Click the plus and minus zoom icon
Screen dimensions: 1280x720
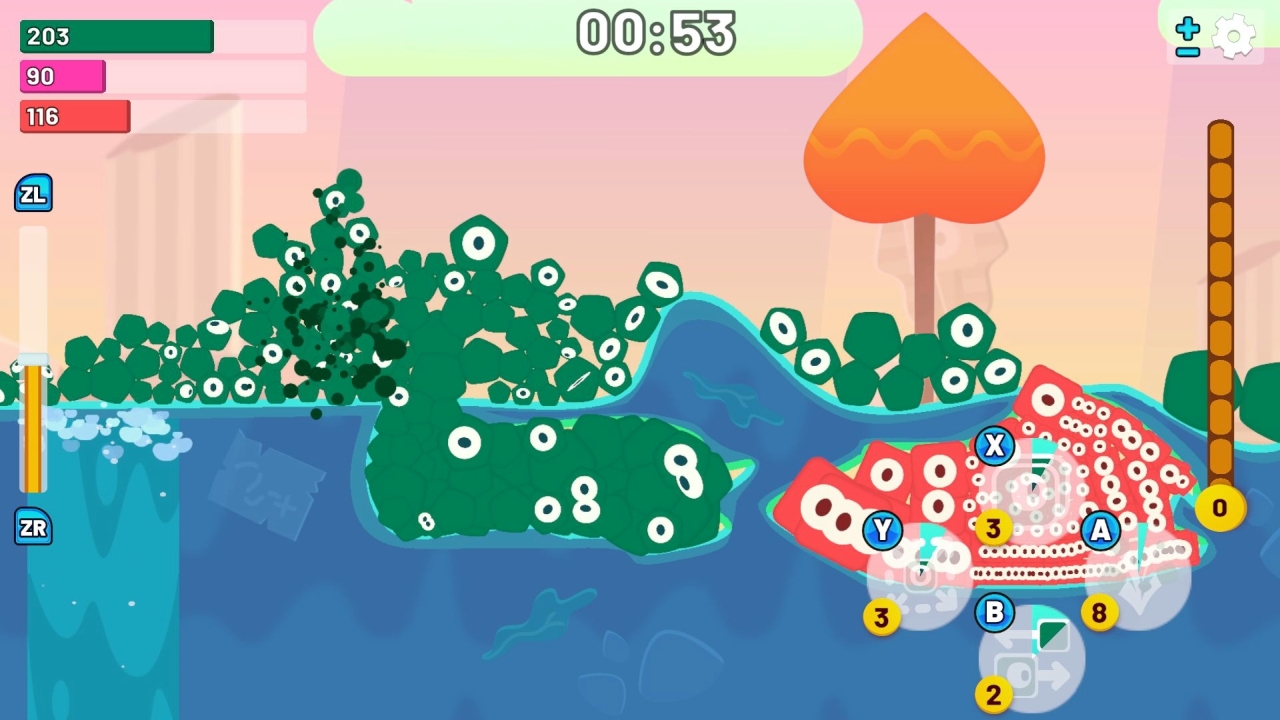pyautogui.click(x=1186, y=35)
